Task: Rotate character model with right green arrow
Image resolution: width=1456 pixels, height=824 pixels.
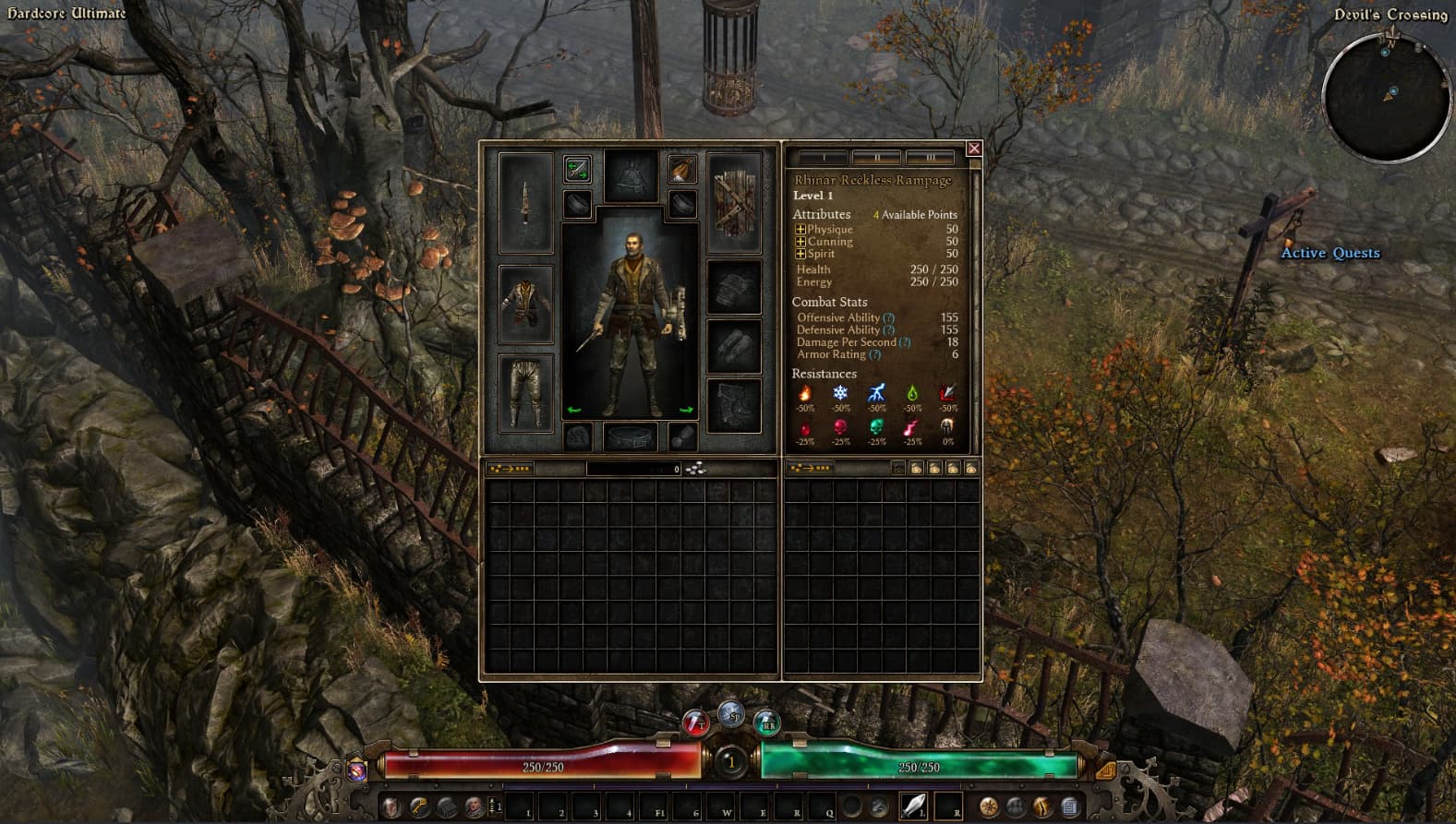Action: (x=686, y=410)
